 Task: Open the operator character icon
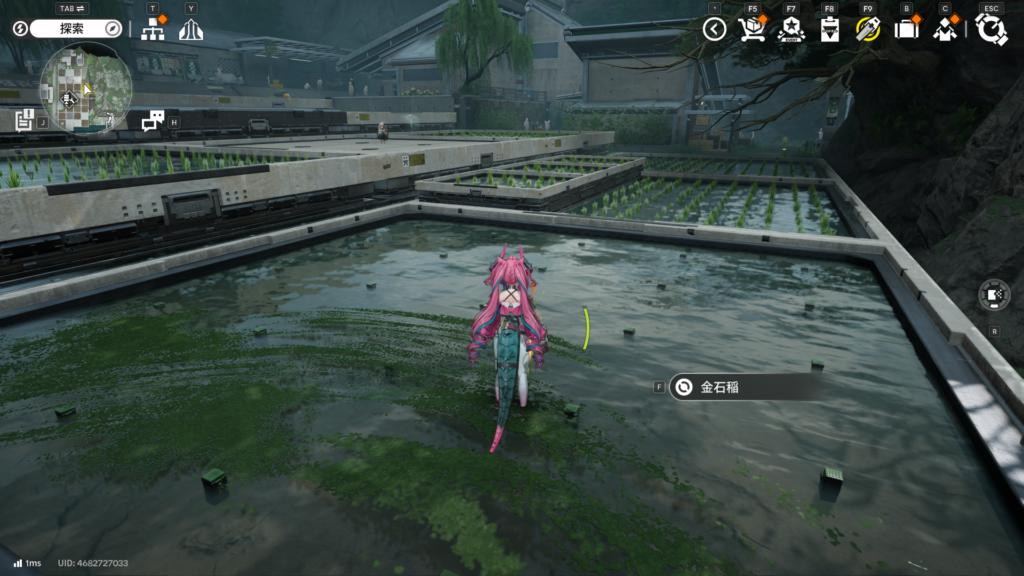point(945,29)
